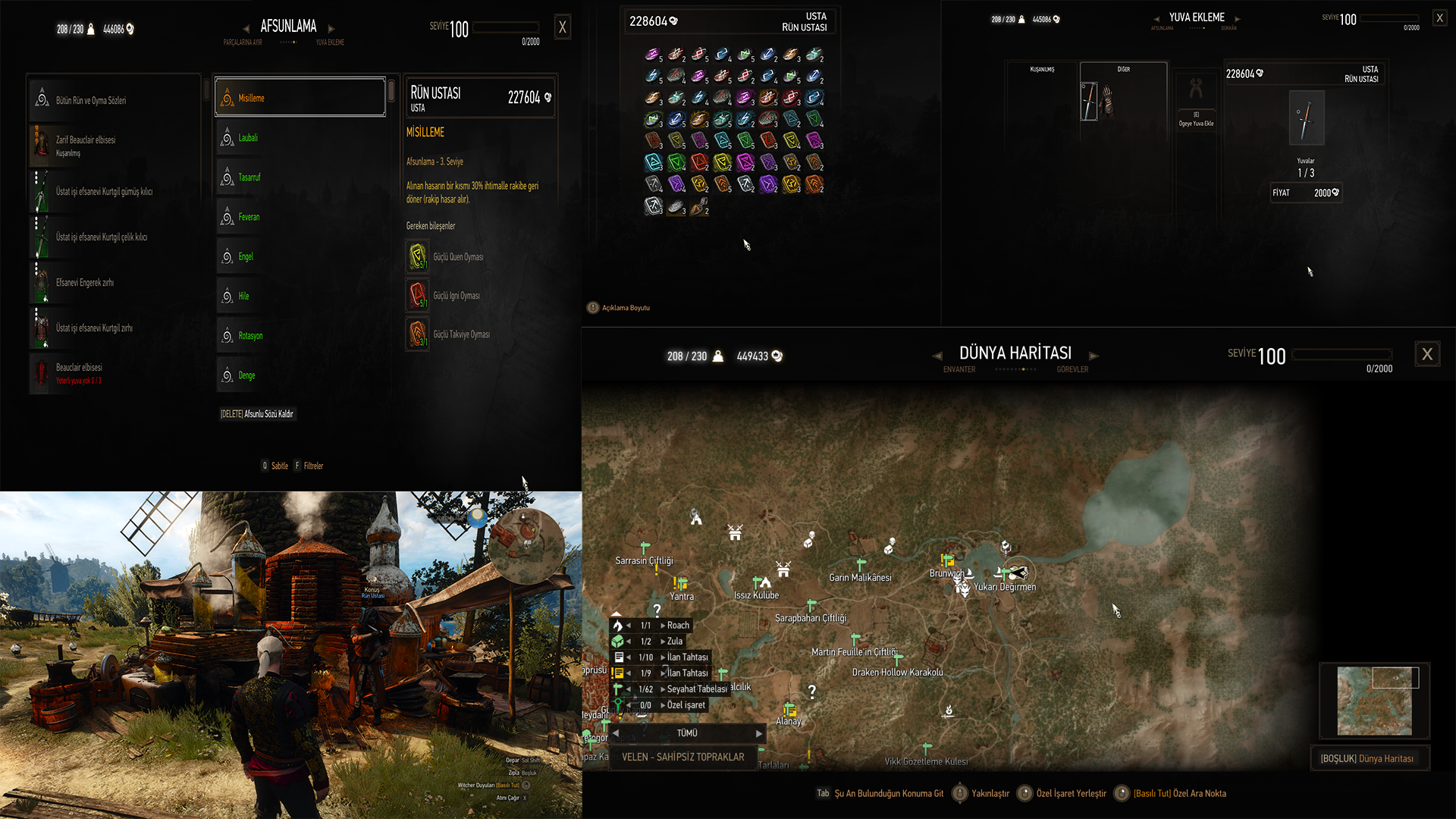Click the Özel işaret legend entry
The height and width of the screenshot is (819, 1456).
[x=686, y=705]
